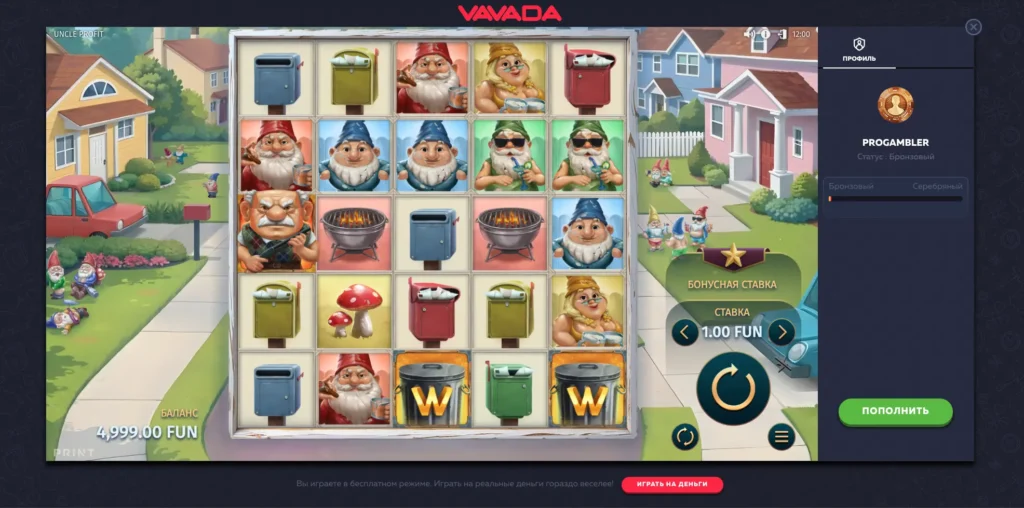Switch to the Профиль tab

pyautogui.click(x=858, y=49)
